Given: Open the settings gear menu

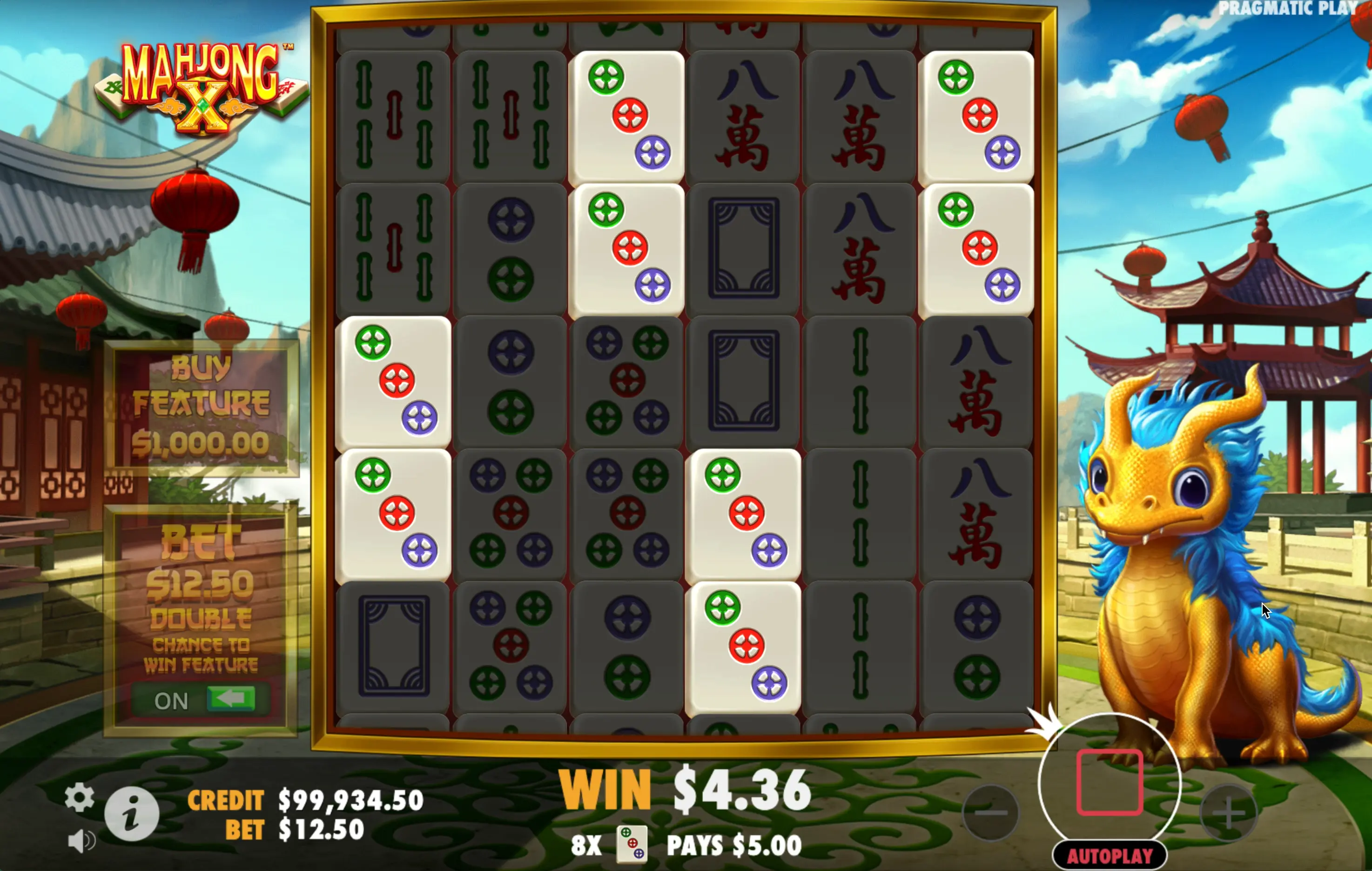Looking at the screenshot, I should pyautogui.click(x=79, y=797).
